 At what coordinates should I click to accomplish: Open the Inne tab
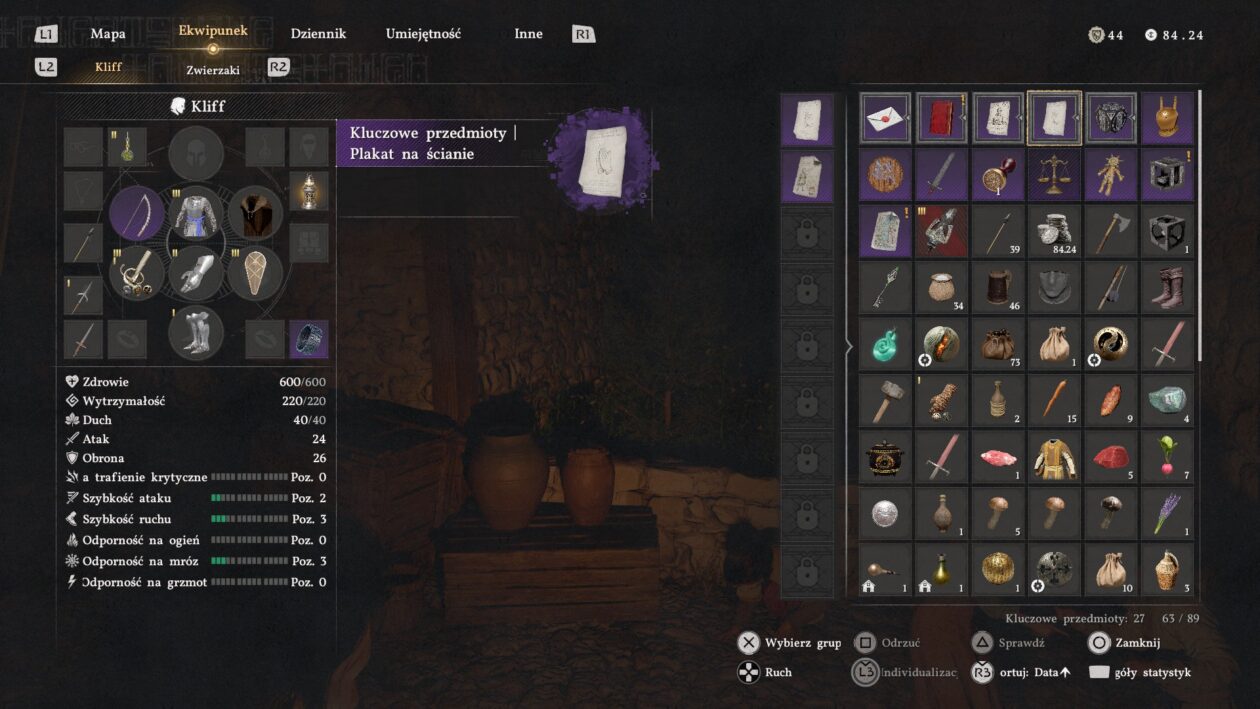(x=528, y=34)
